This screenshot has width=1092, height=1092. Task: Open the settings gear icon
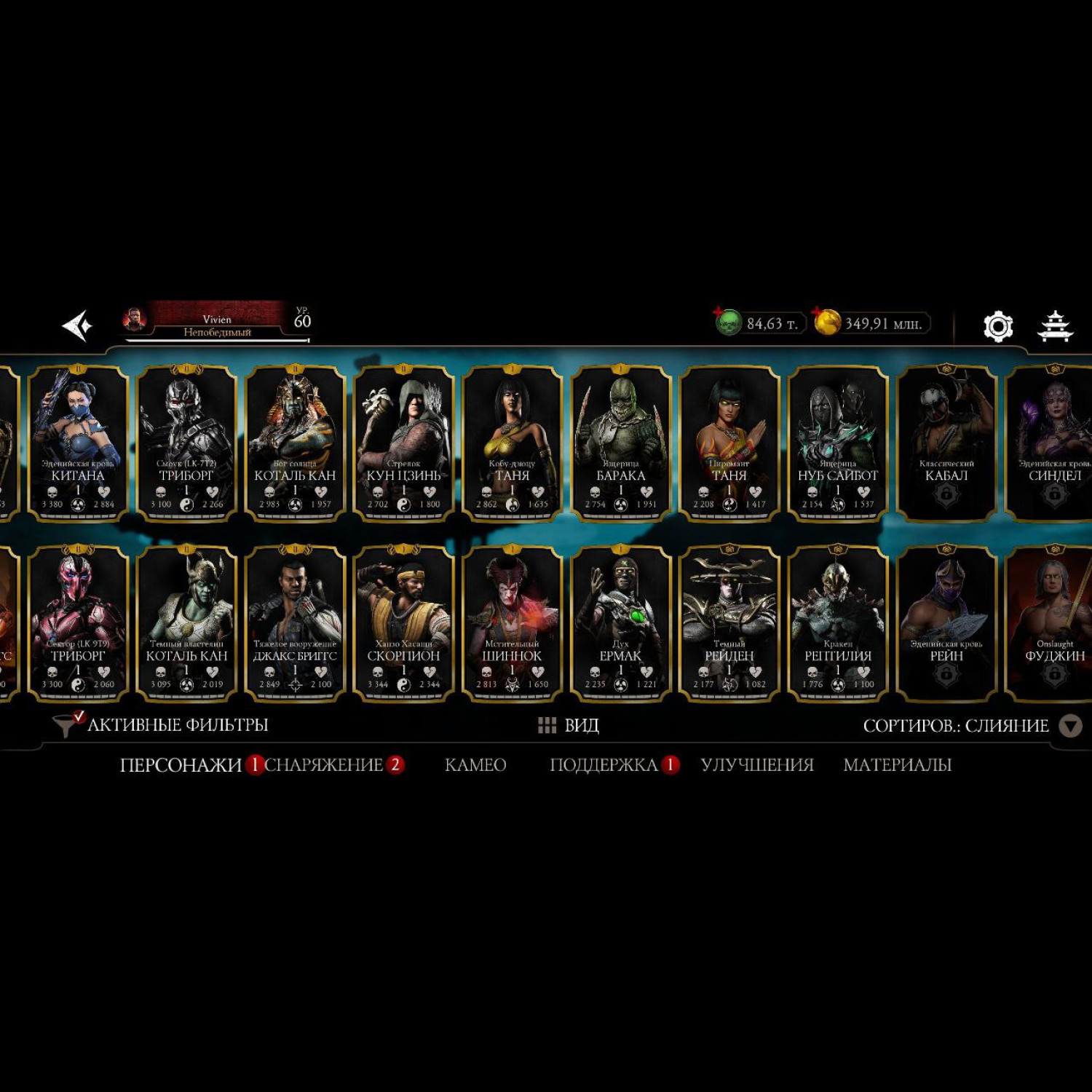tap(997, 326)
